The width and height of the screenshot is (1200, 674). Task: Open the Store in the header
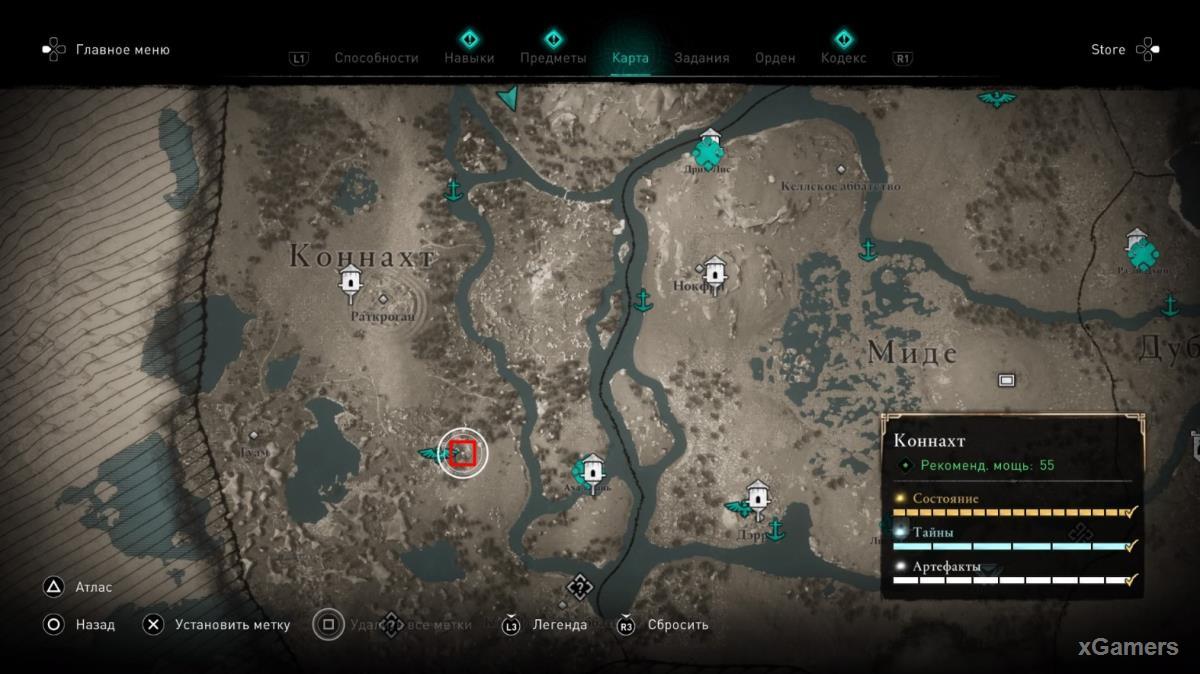pyautogui.click(x=1108, y=49)
